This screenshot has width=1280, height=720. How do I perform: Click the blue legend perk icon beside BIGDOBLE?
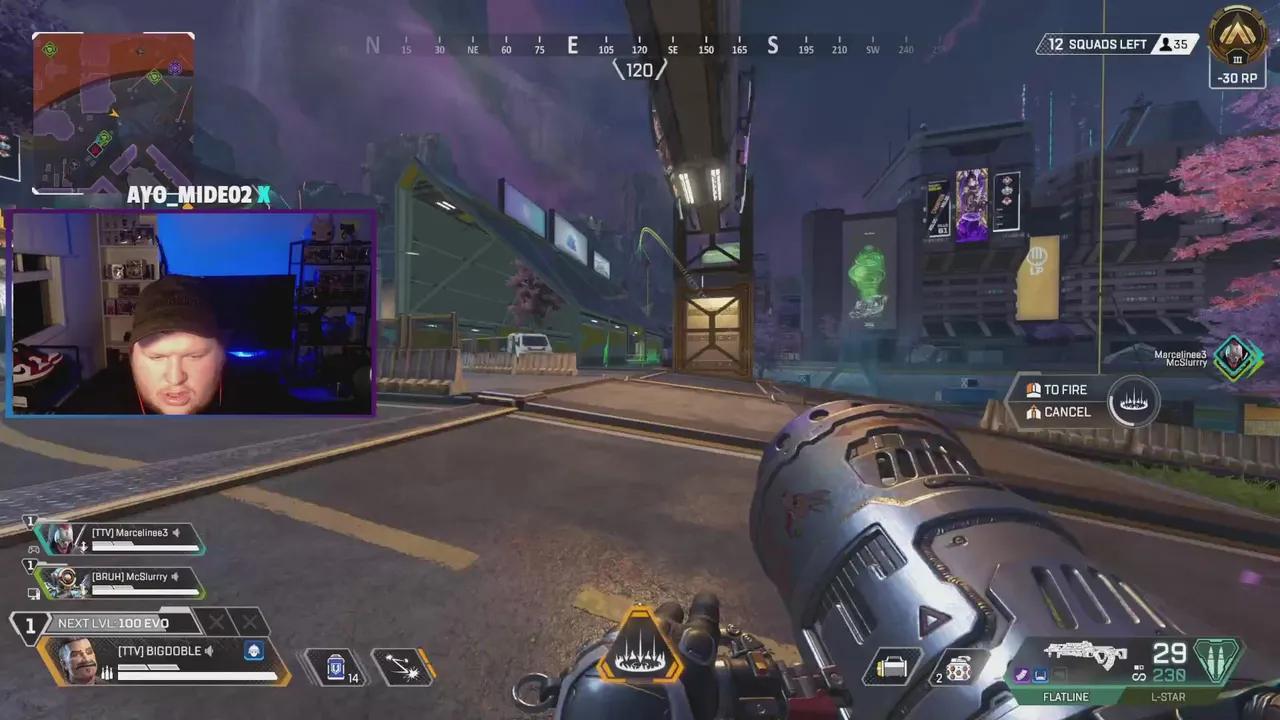coord(254,651)
